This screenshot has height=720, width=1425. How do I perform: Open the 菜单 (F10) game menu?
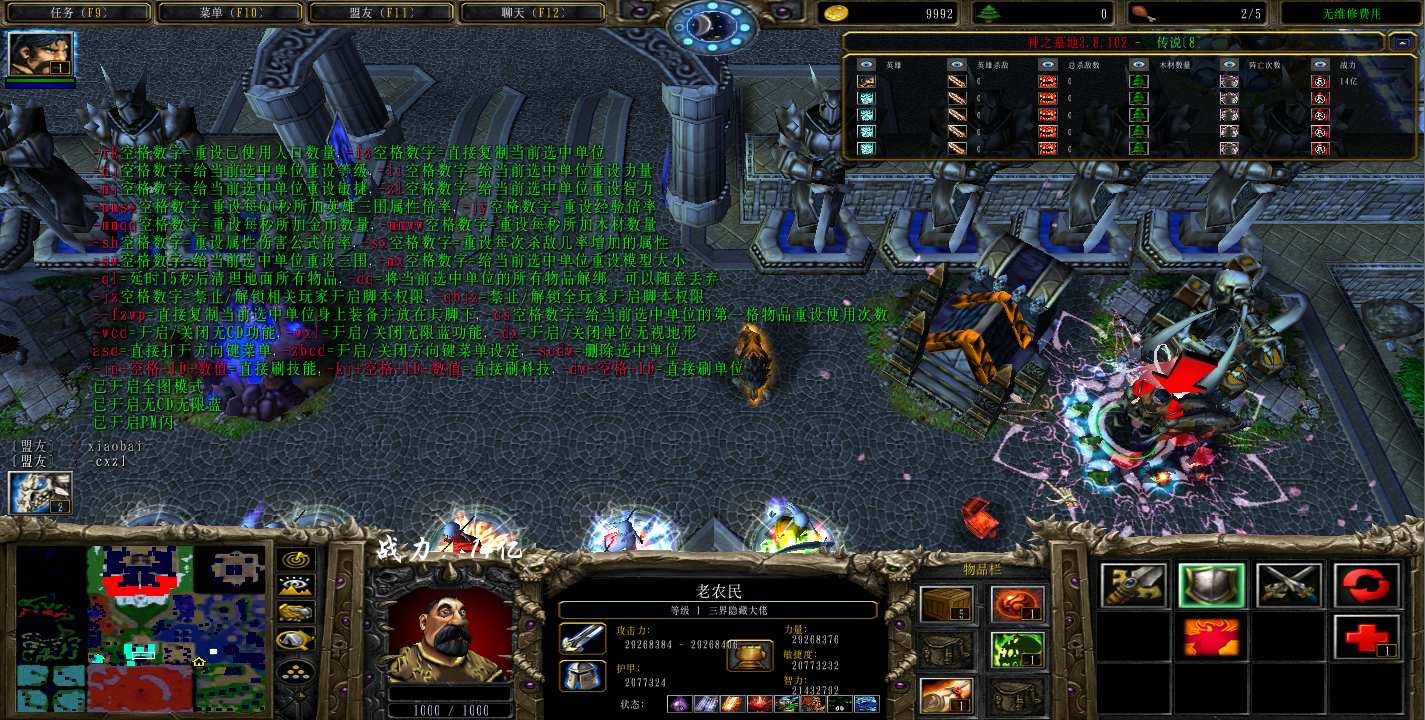pyautogui.click(x=230, y=13)
